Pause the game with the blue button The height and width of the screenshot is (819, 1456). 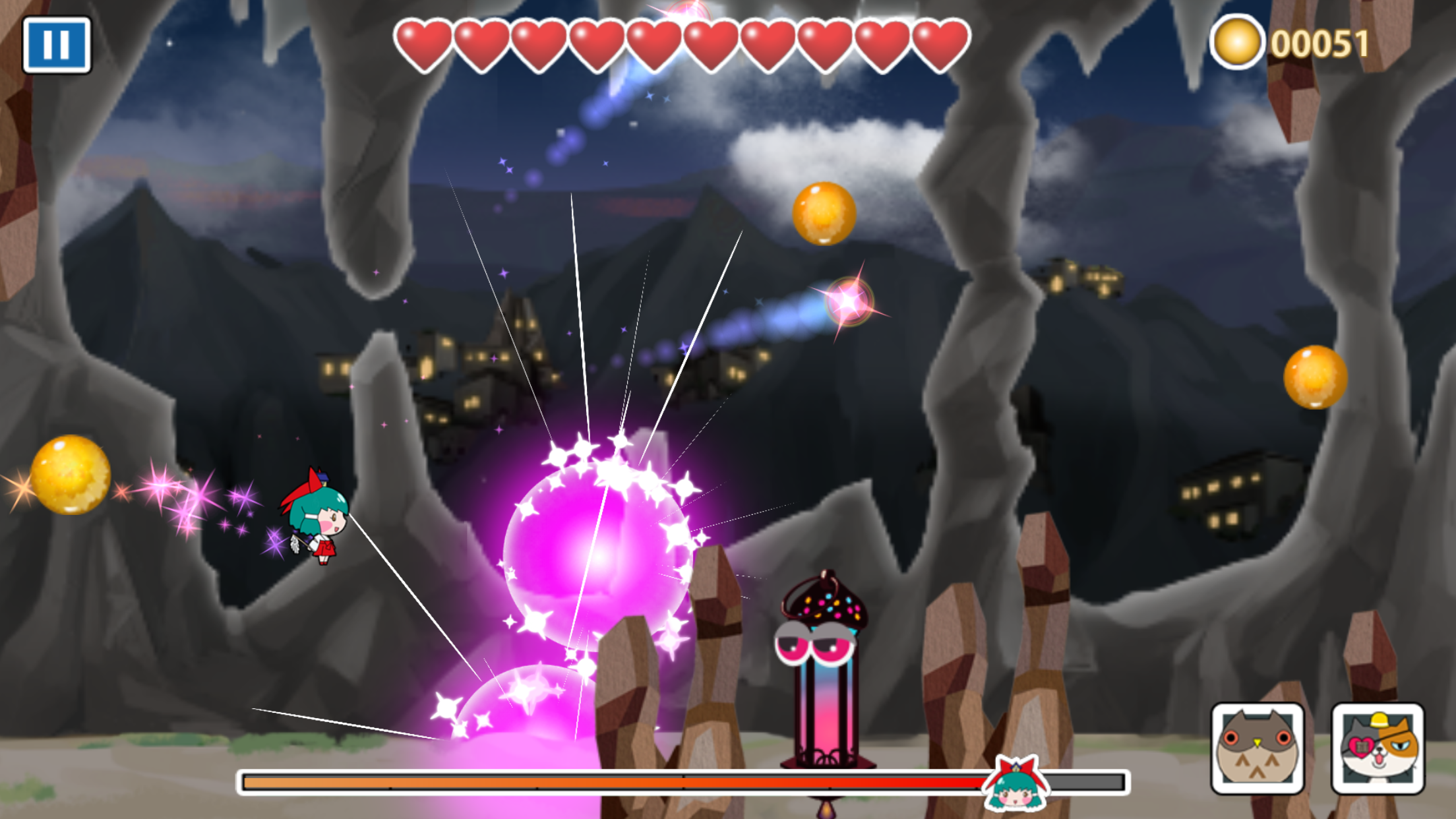(x=57, y=45)
